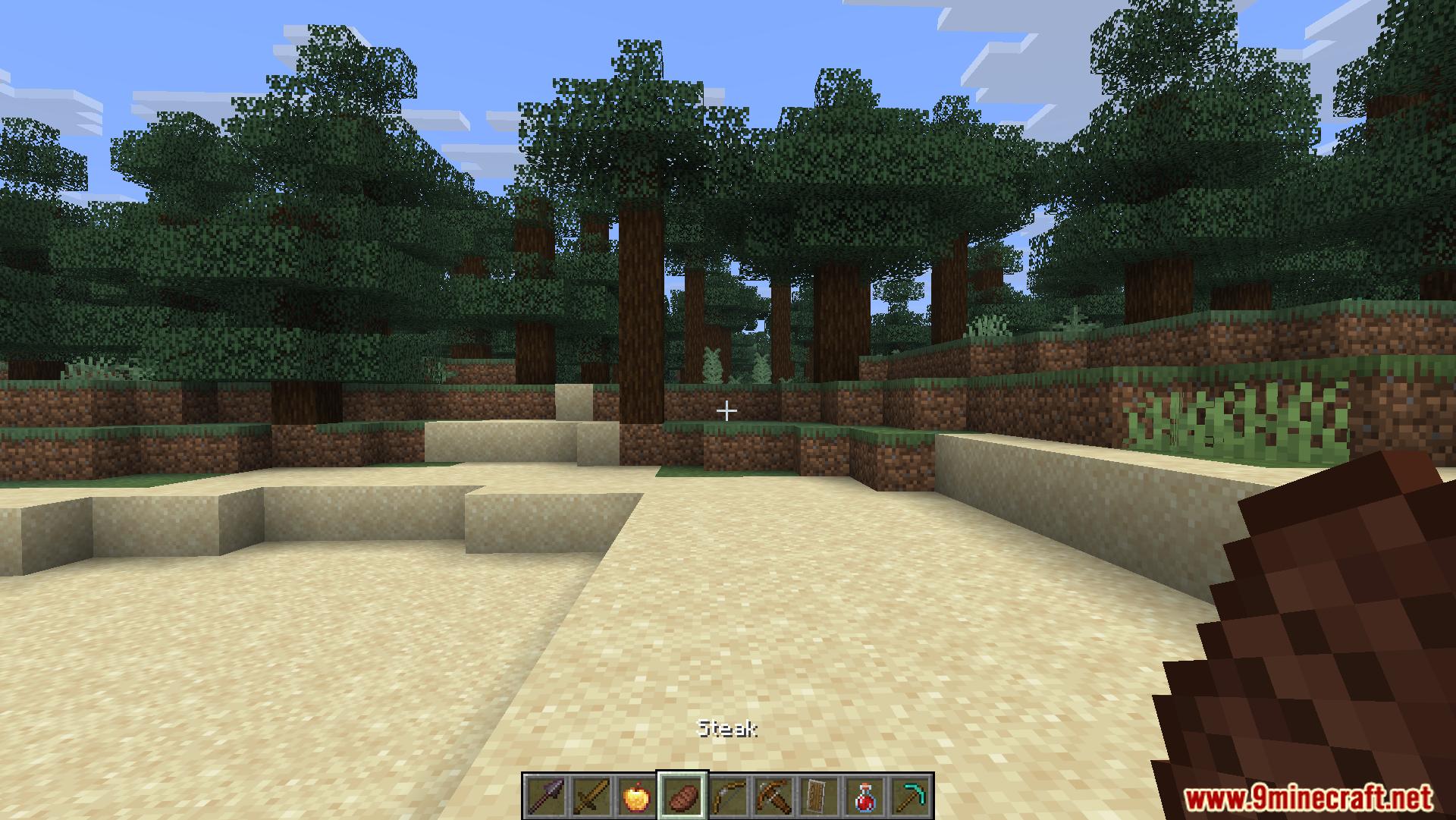Screen dimensions: 1456x820
Task: Select the diamond pickaxe in the last slot
Action: [912, 796]
